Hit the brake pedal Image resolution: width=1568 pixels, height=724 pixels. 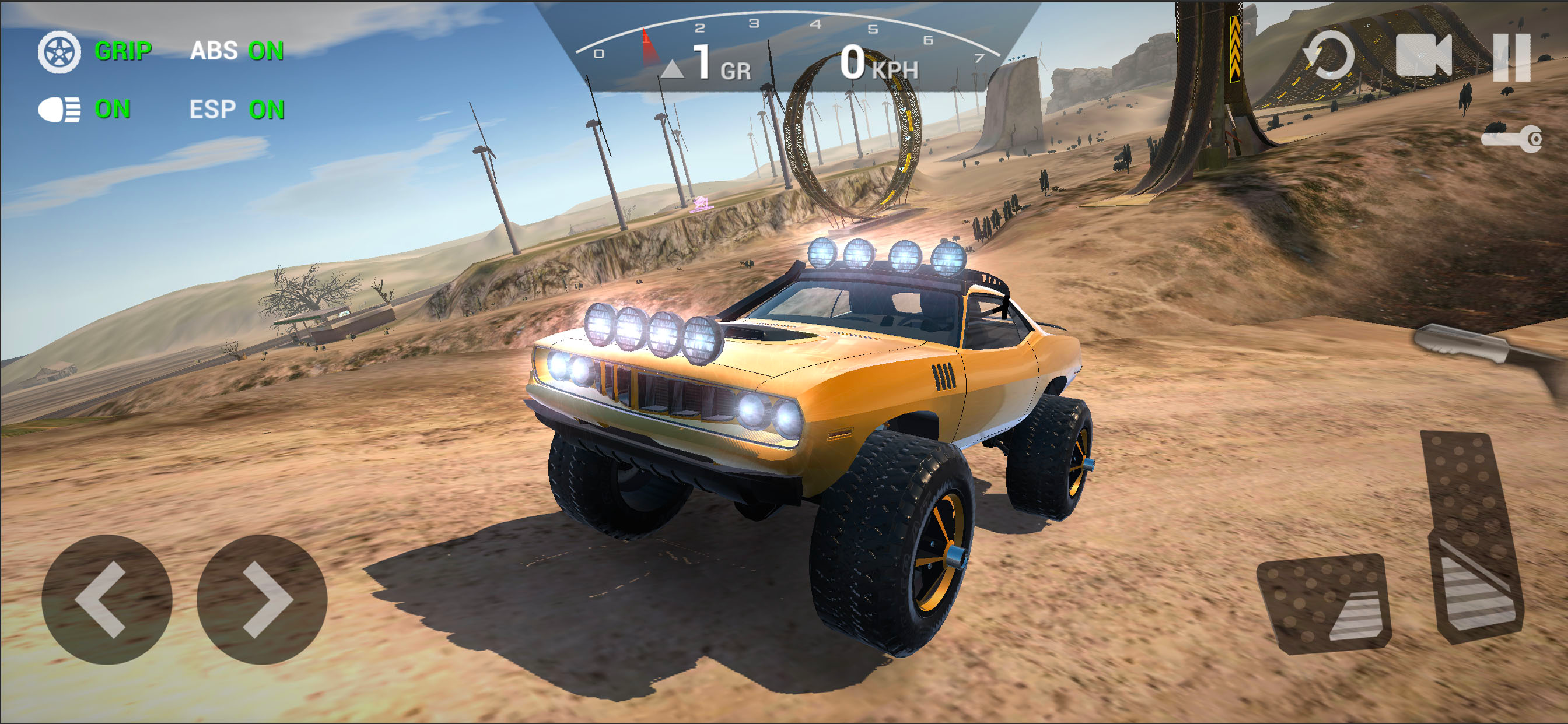[x=1326, y=603]
